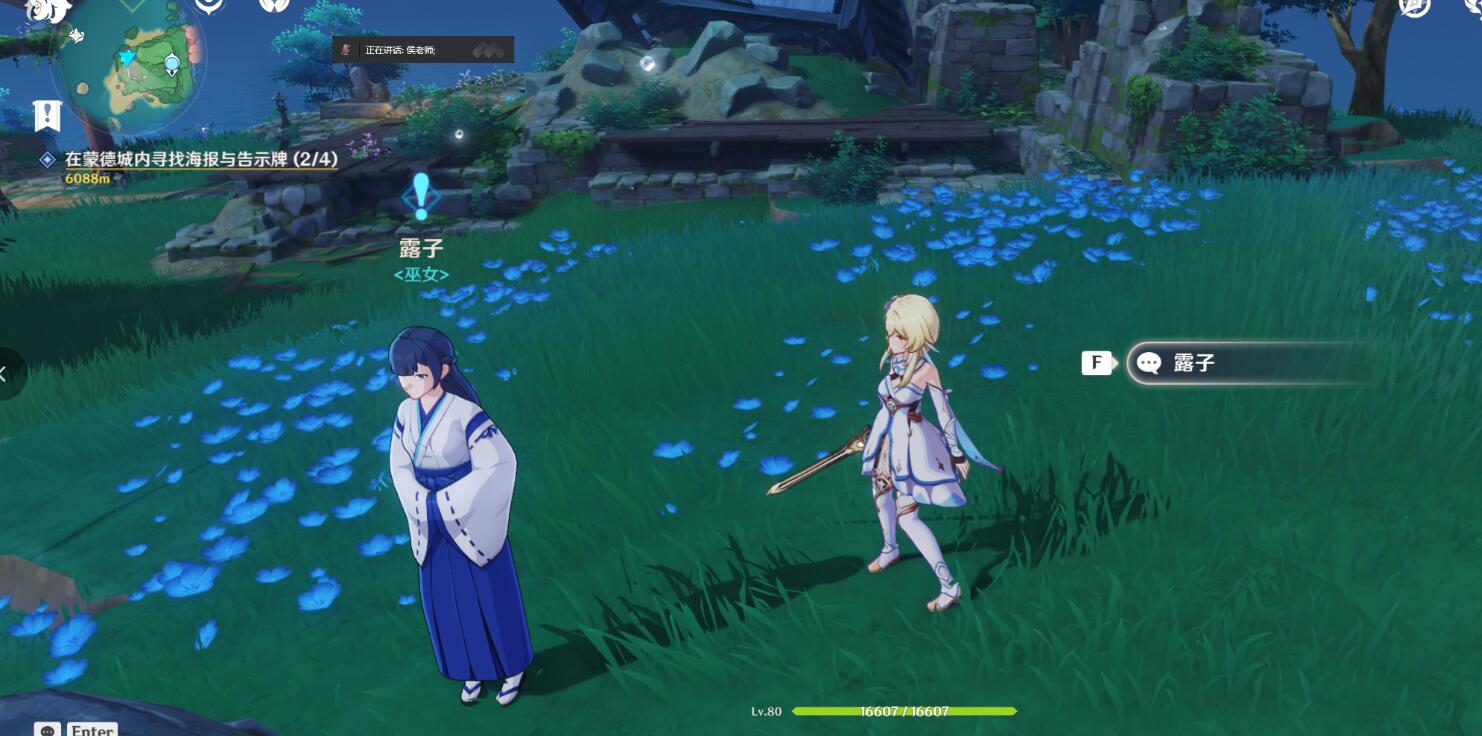
Task: Expand the side panel arrow tab
Action: (x=6, y=374)
